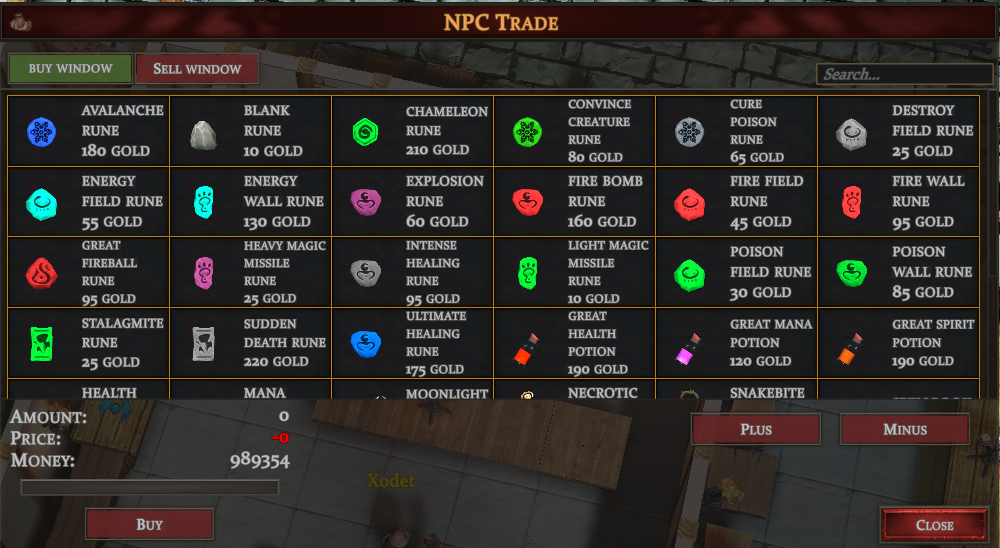1000x548 pixels.
Task: Select the Fire Bomb Rune
Action: coord(574,201)
